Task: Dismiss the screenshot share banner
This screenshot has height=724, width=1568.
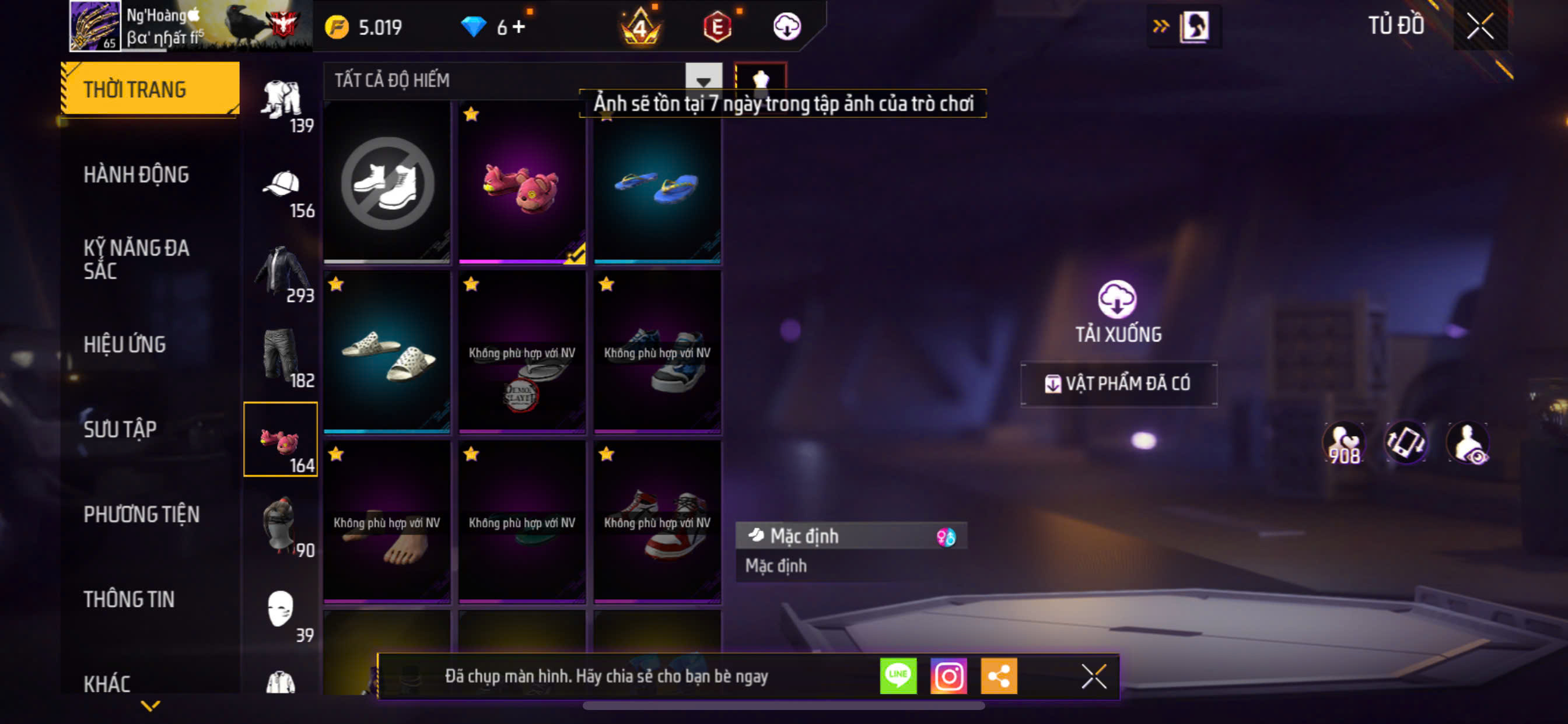Action: click(x=1093, y=676)
